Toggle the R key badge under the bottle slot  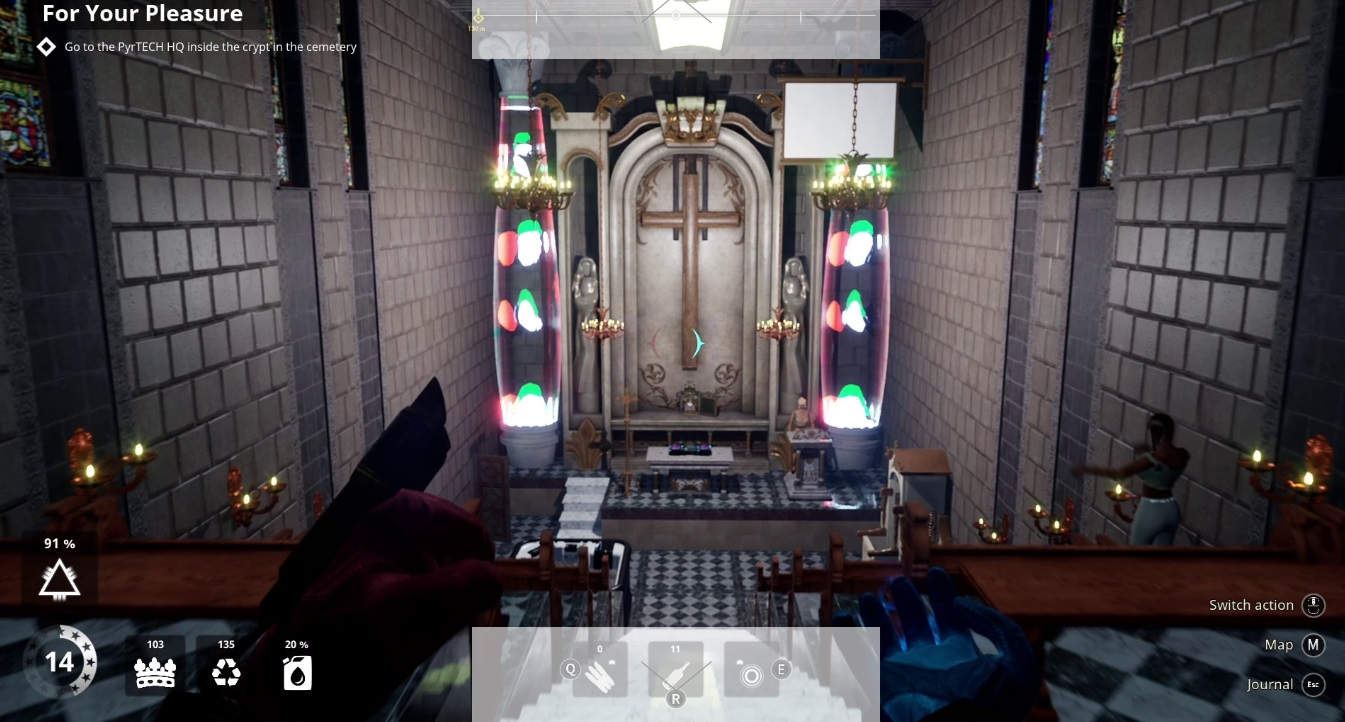[x=675, y=700]
